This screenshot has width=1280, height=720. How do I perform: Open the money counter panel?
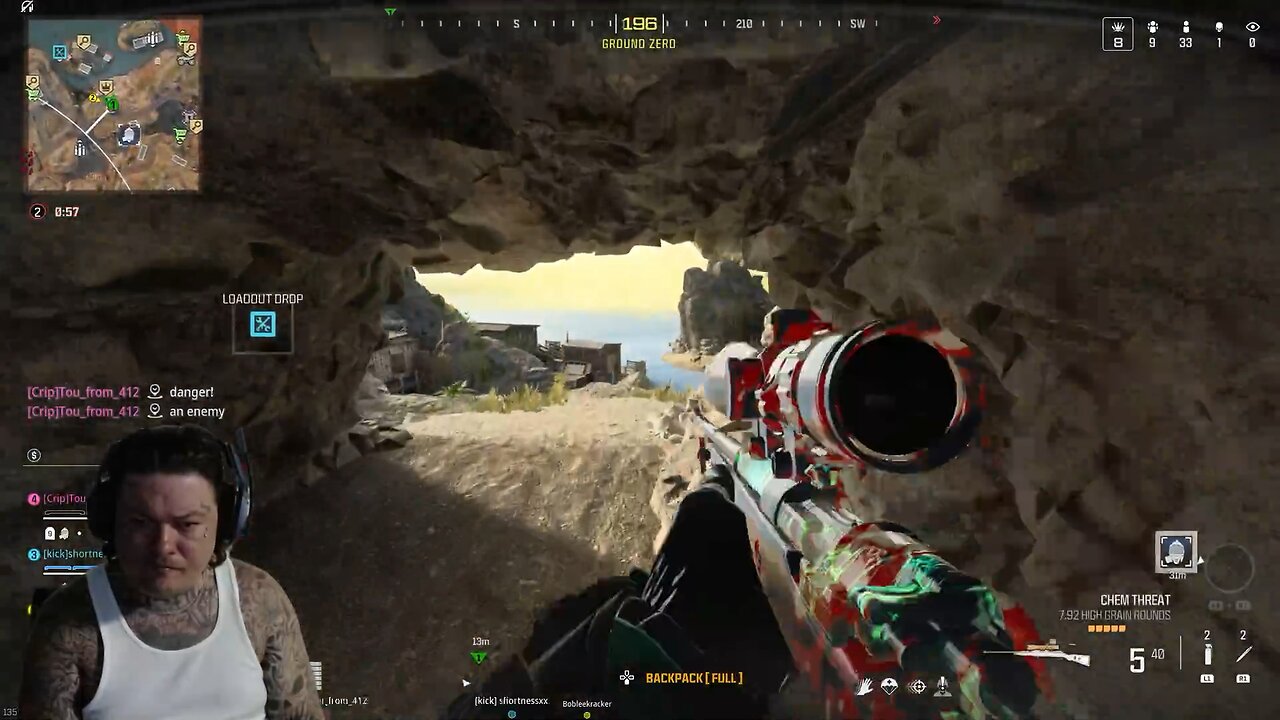coord(32,455)
